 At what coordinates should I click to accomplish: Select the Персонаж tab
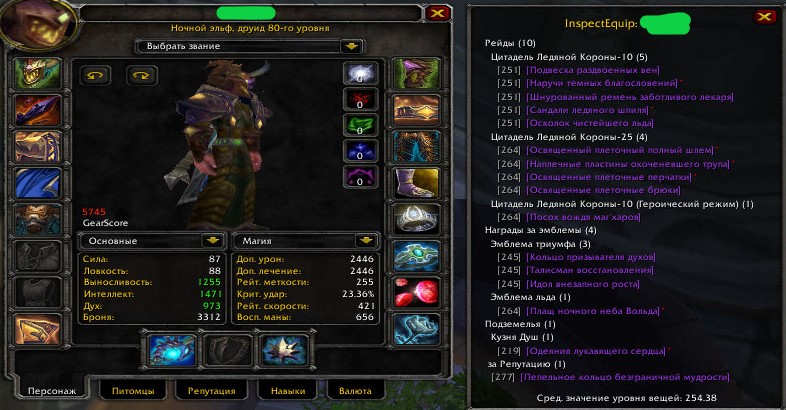[x=50, y=391]
